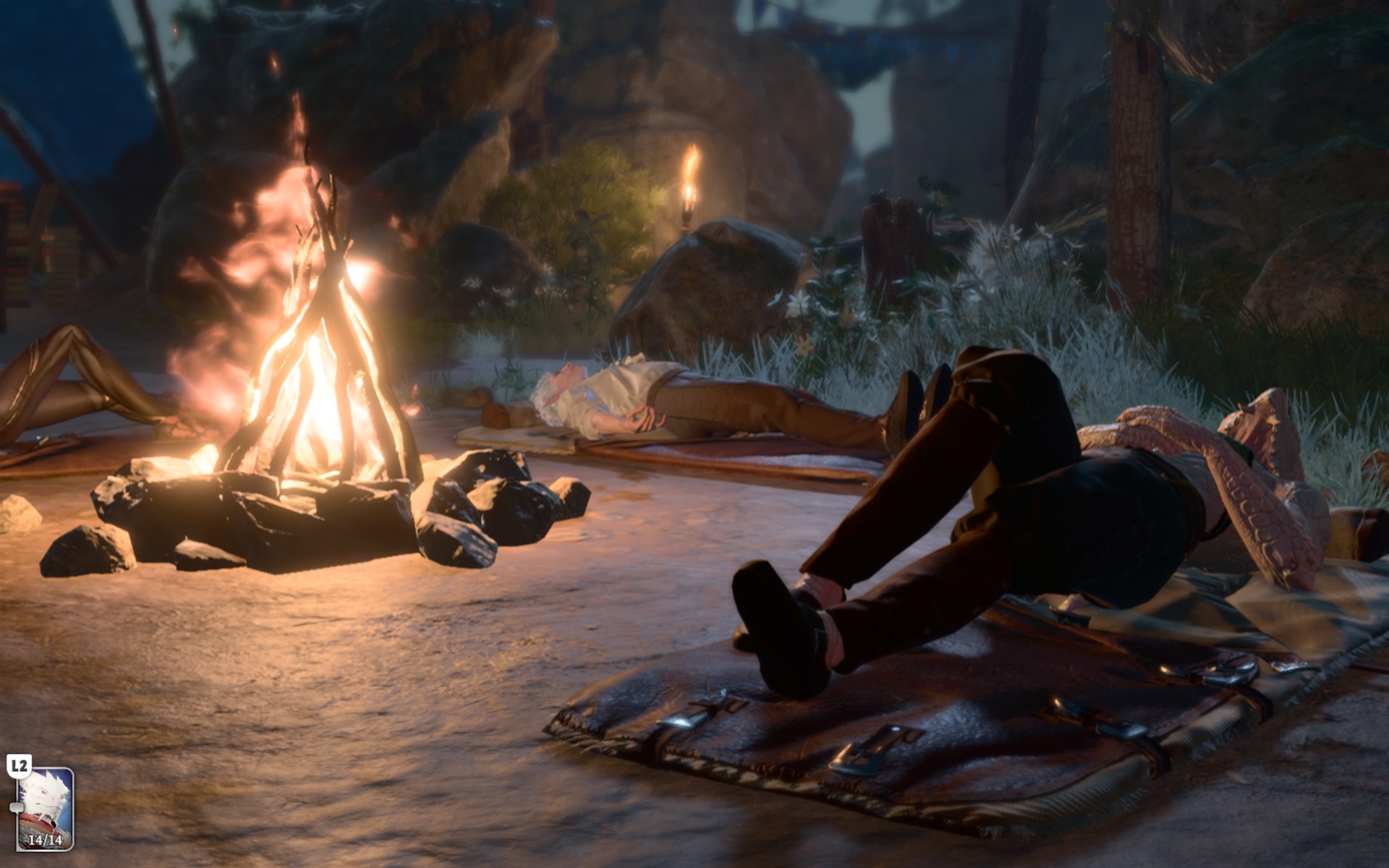Select the white dragonborn party portrait
The image size is (1389, 868).
pos(45,807)
